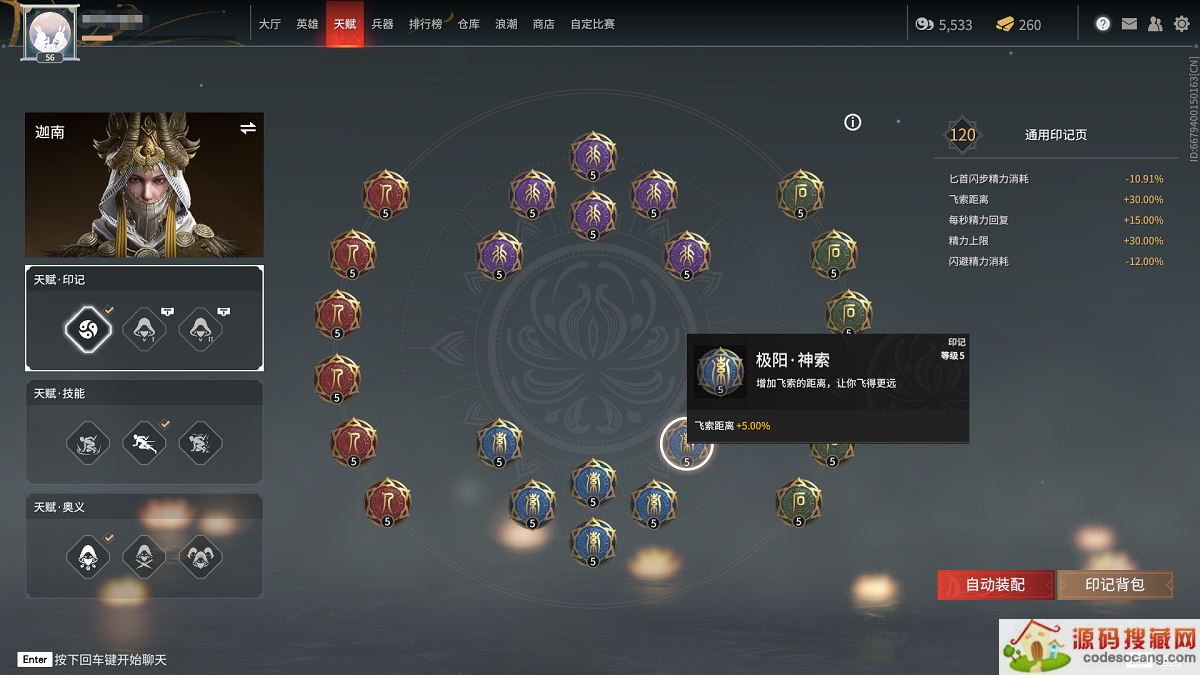Open the 仓库 warehouse tab
The width and height of the screenshot is (1200, 675).
[x=469, y=24]
